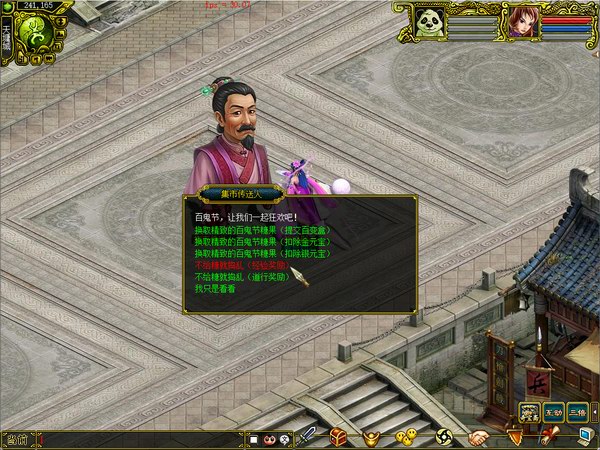Select candy exchange option deducting 金元宝
The height and width of the screenshot is (450, 600).
pyautogui.click(x=261, y=242)
